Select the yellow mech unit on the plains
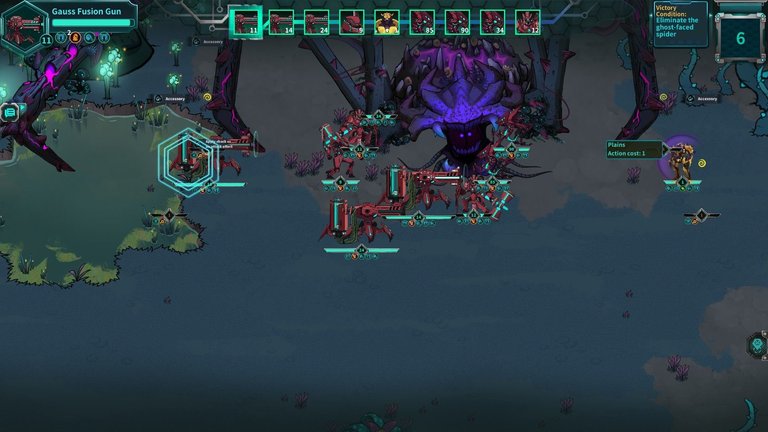This screenshot has height=432, width=768. click(682, 160)
